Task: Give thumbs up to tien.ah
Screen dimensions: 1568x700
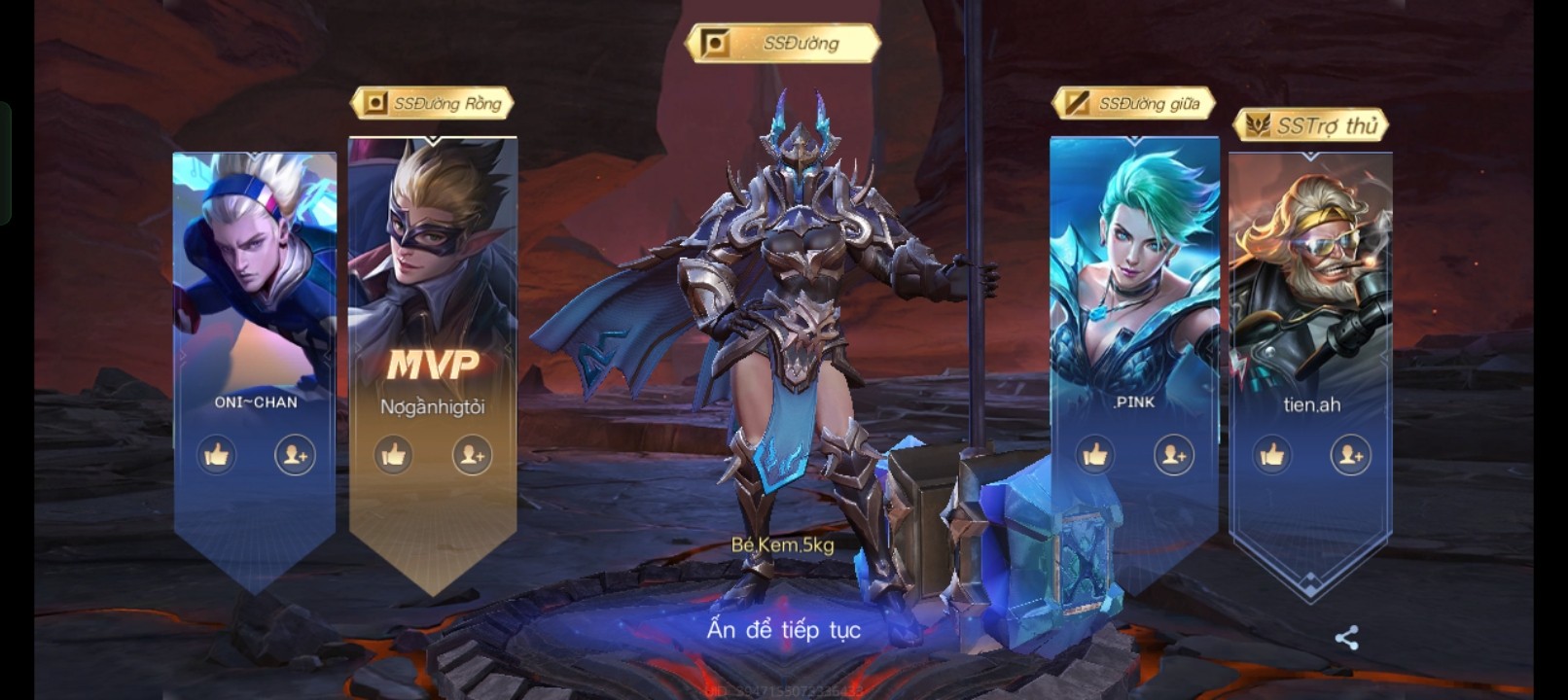Action: [x=1272, y=455]
